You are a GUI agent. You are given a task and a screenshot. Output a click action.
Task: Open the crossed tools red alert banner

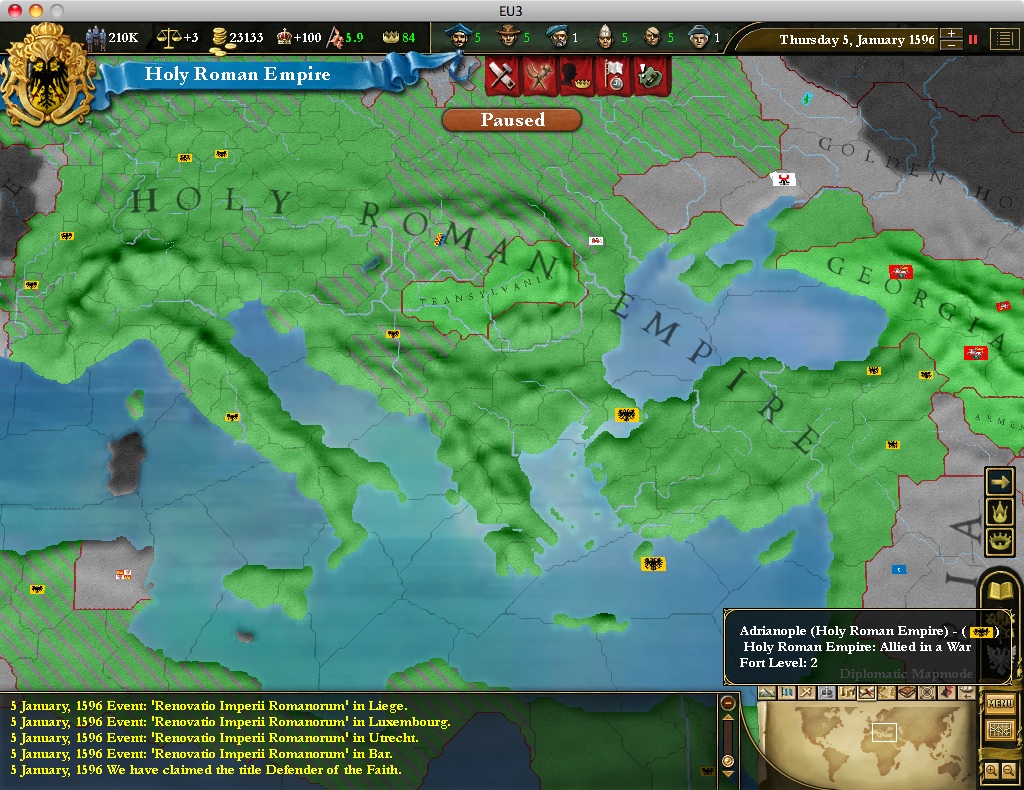click(538, 77)
